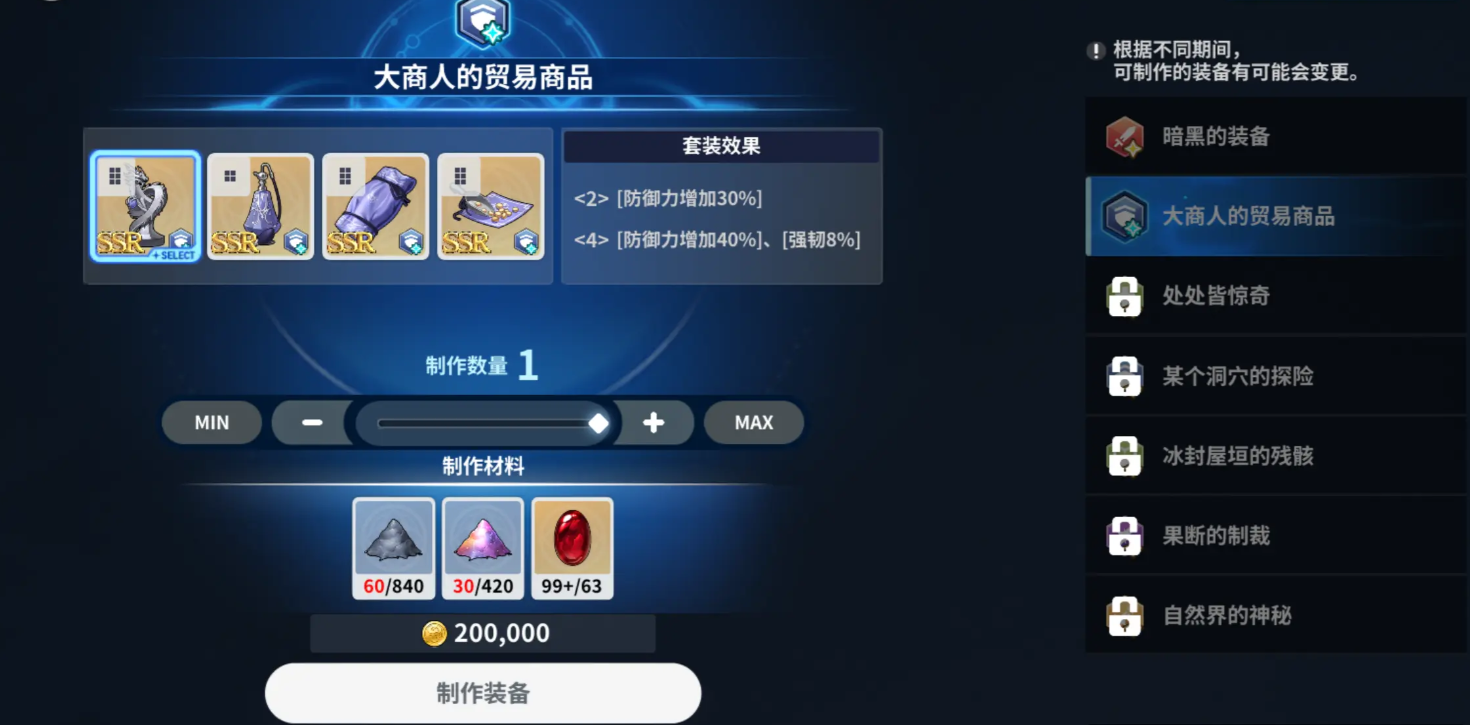Select the SSR purple cloak equipment thumbnail

coord(375,205)
